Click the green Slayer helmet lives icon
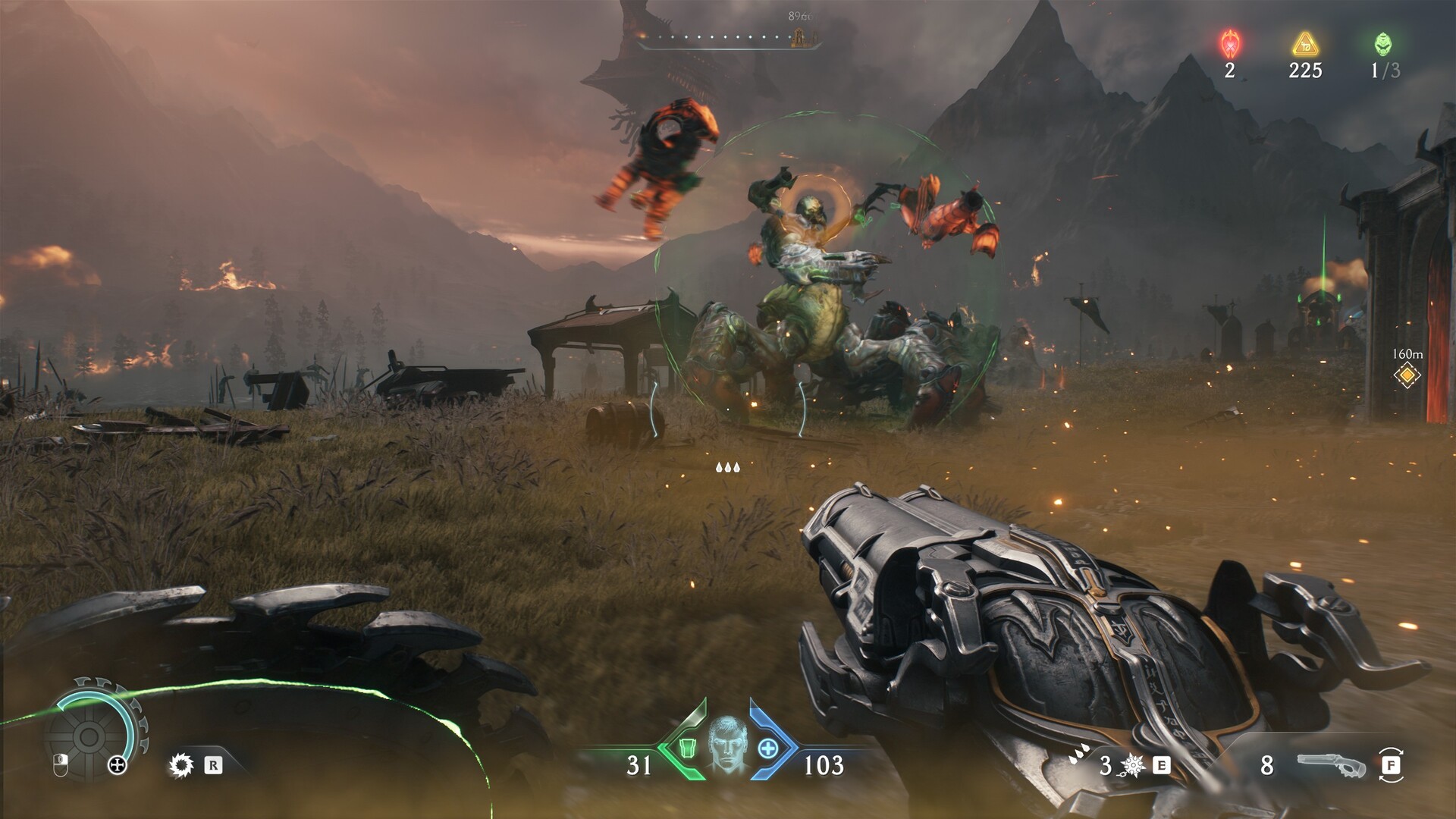This screenshot has width=1456, height=819. [1383, 44]
